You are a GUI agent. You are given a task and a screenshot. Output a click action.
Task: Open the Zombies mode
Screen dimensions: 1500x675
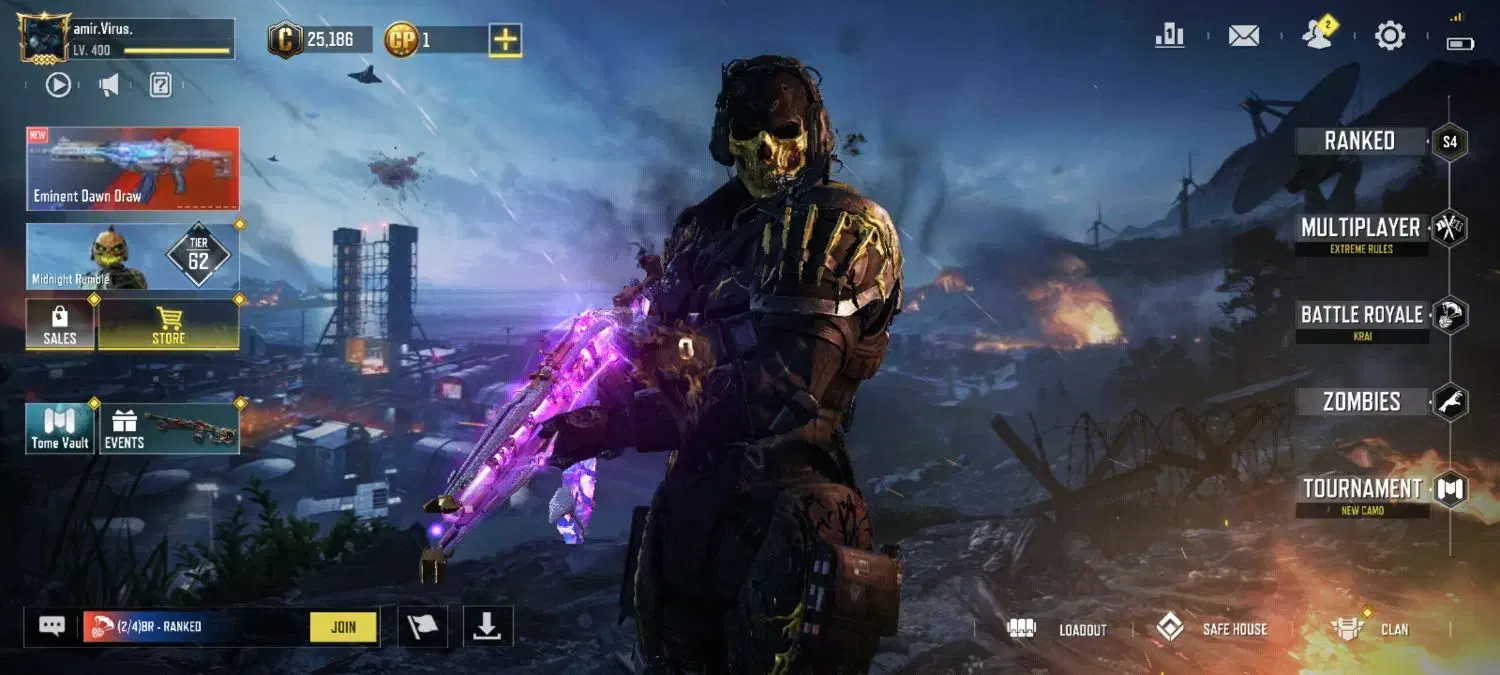1361,402
